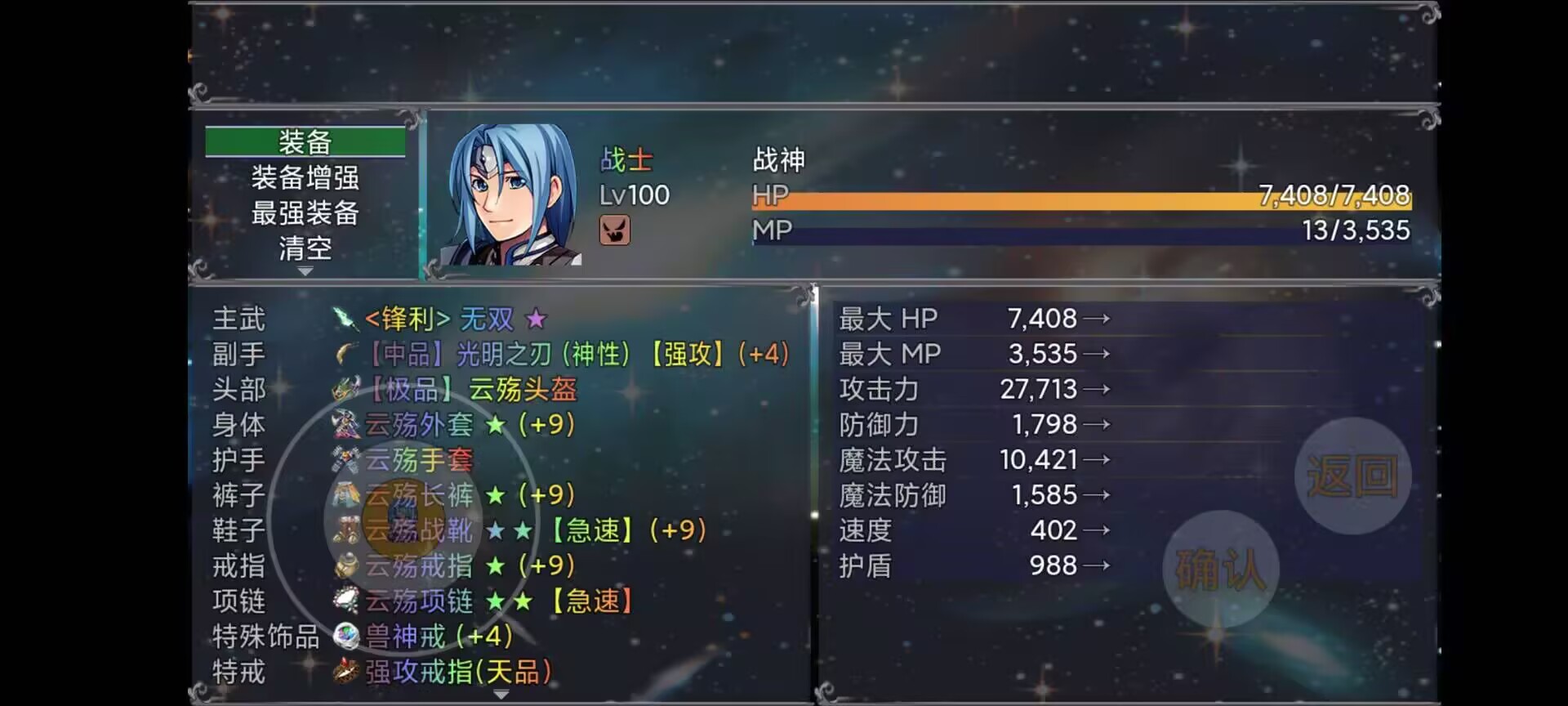Select the 云殇长裤 pants icon
This screenshot has height=706, width=1568.
click(x=345, y=495)
